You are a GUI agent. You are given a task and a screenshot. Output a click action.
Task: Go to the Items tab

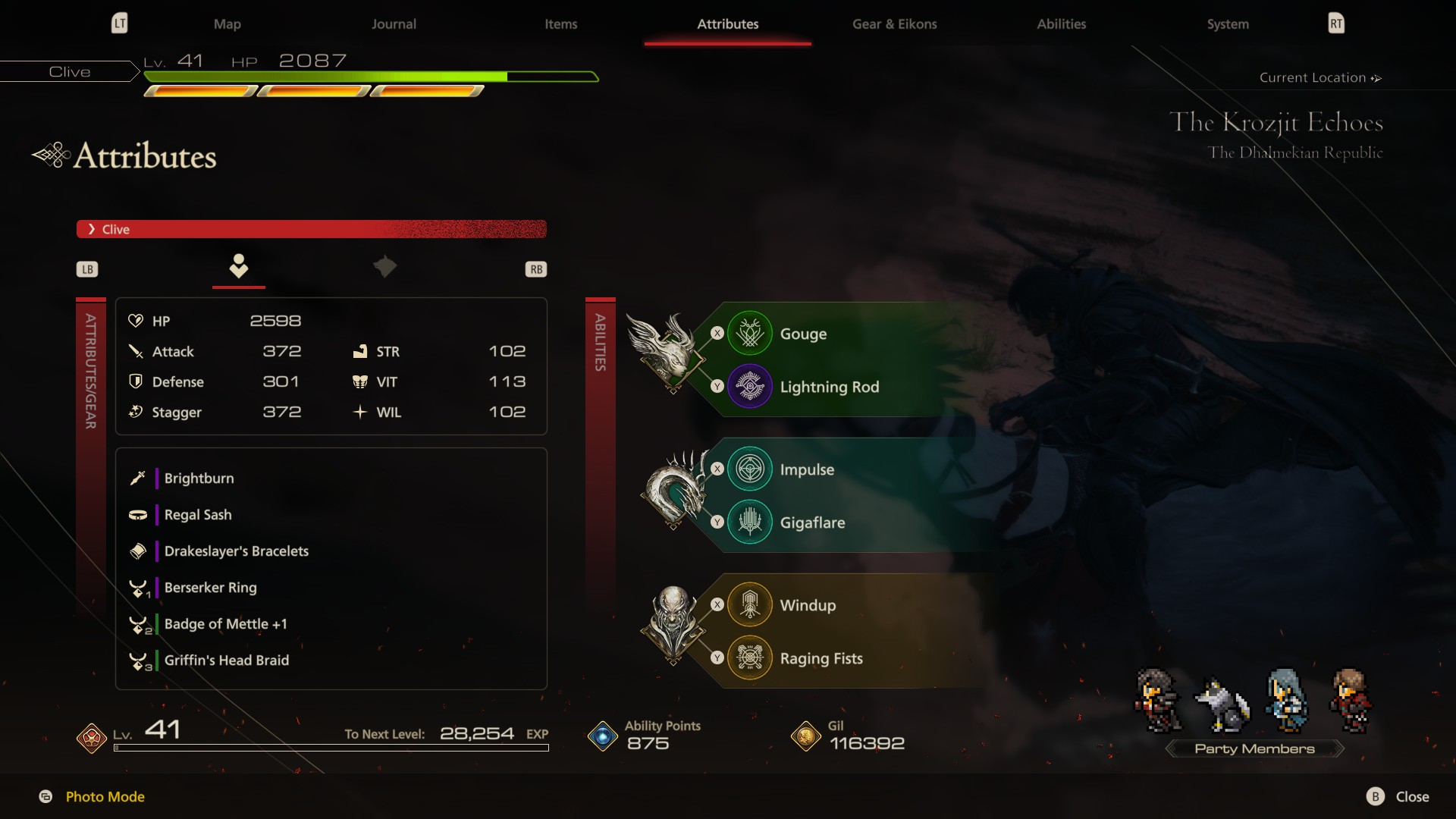[560, 24]
